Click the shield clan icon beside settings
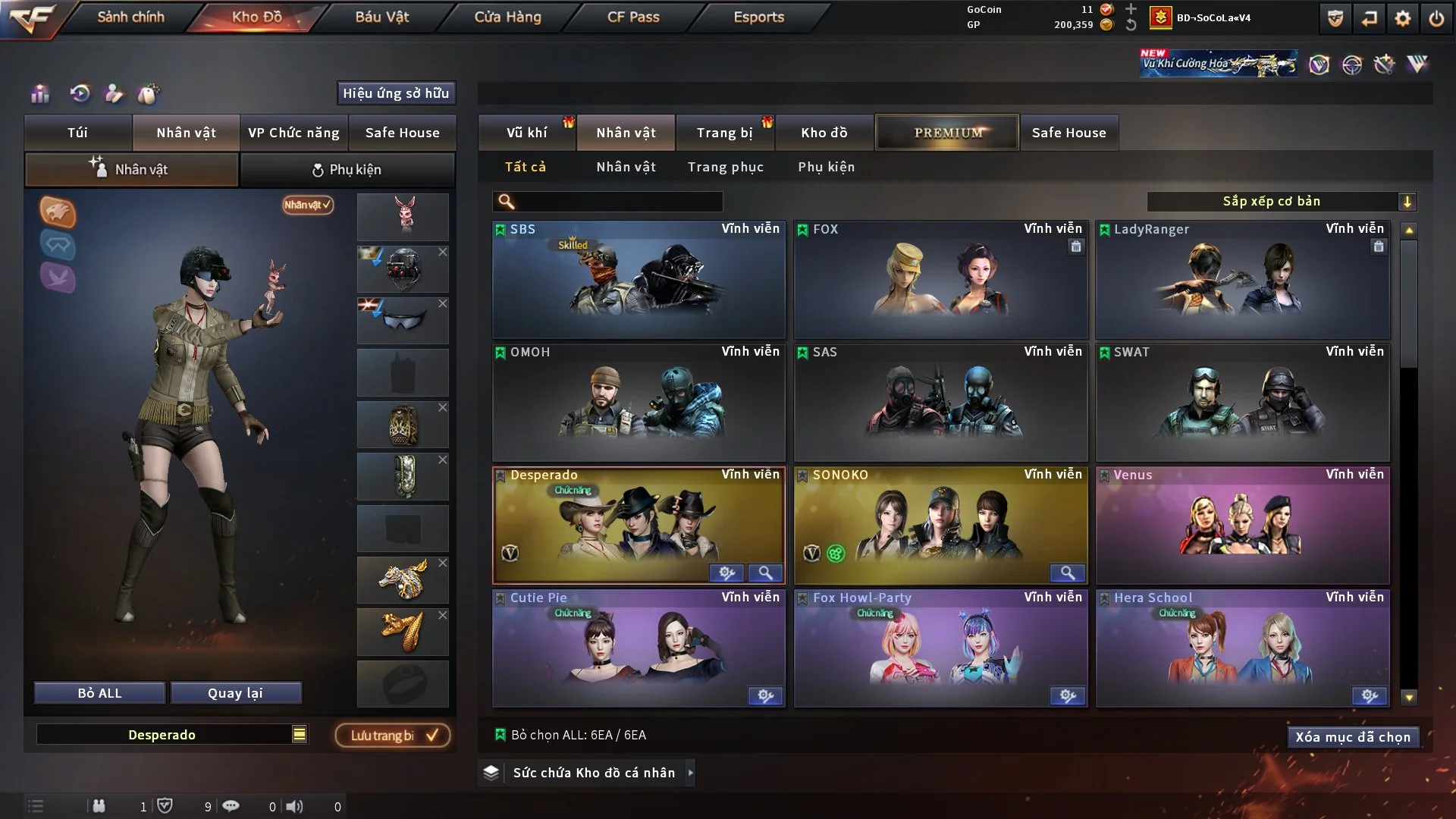Viewport: 1456px width, 819px height. (x=1335, y=18)
